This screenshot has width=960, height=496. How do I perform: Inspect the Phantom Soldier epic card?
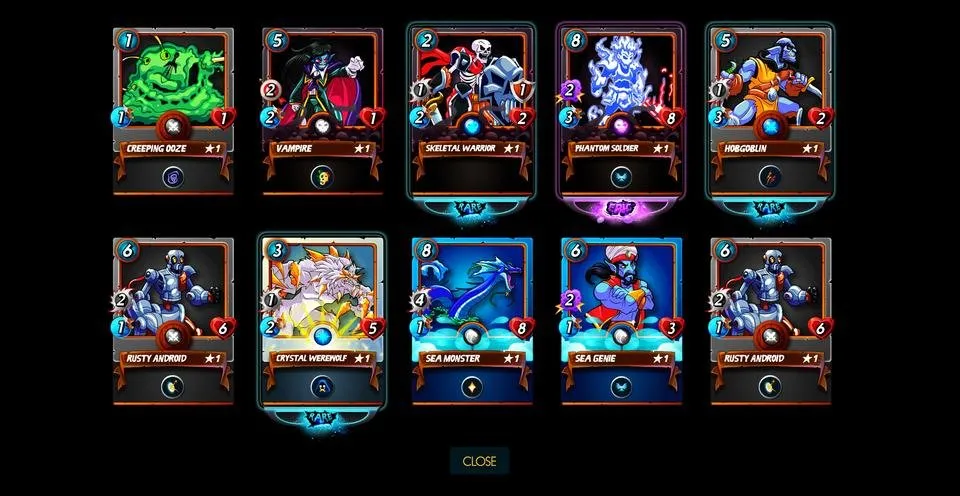point(621,108)
